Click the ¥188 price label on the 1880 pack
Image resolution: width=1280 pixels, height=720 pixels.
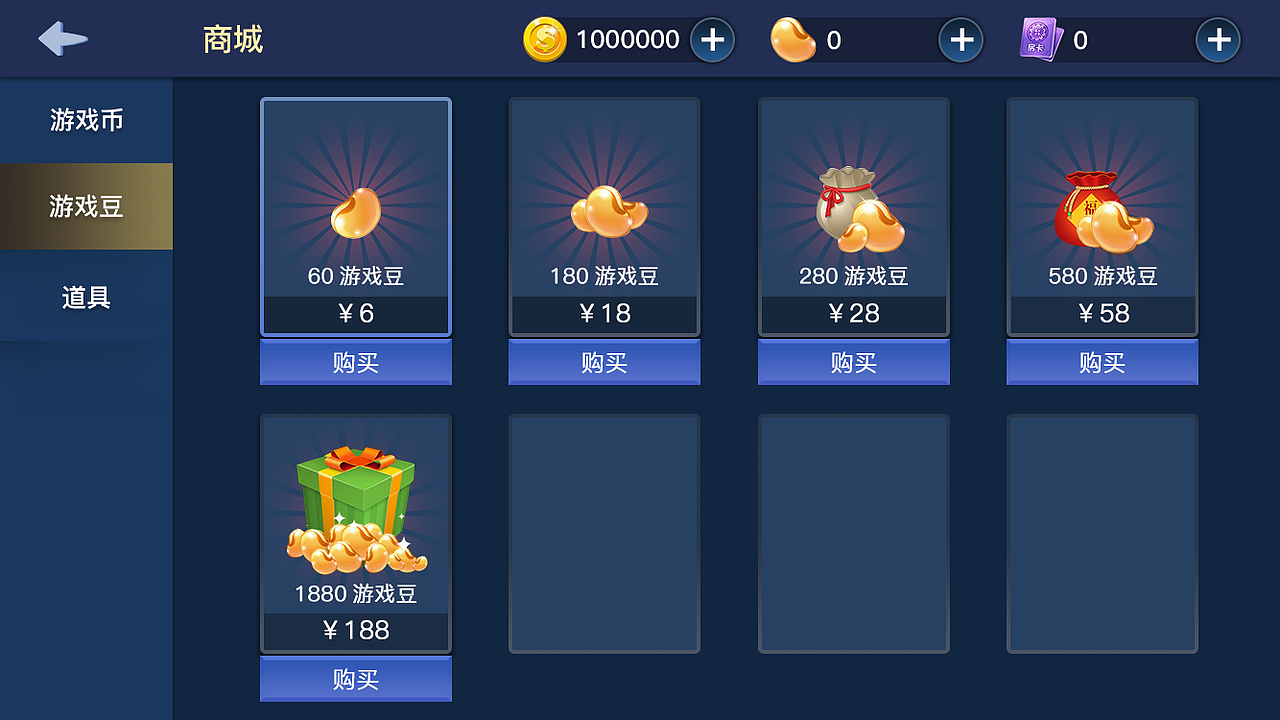pos(355,631)
